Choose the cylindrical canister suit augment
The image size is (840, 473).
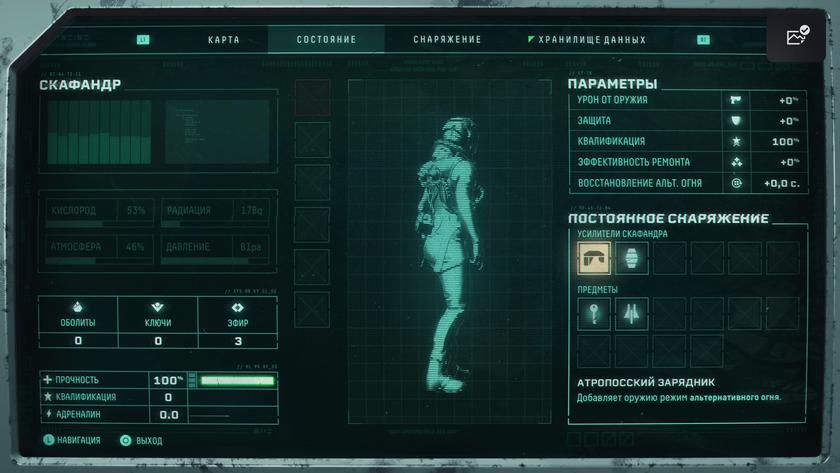[631, 258]
